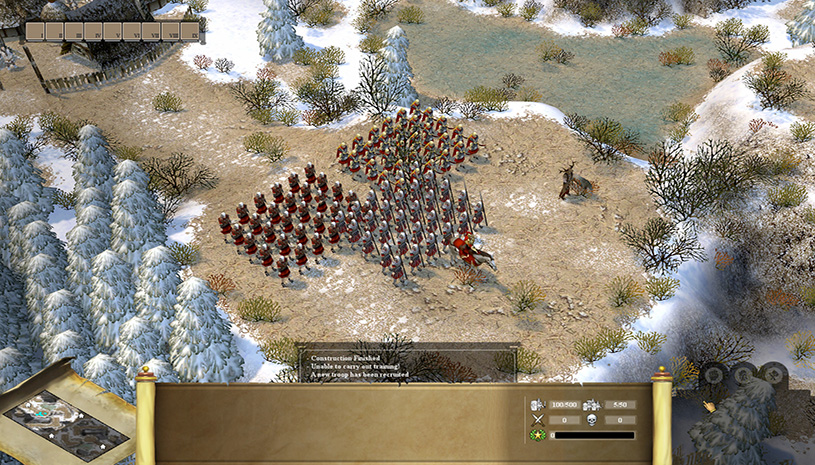Choose army group slot VI

[132, 32]
